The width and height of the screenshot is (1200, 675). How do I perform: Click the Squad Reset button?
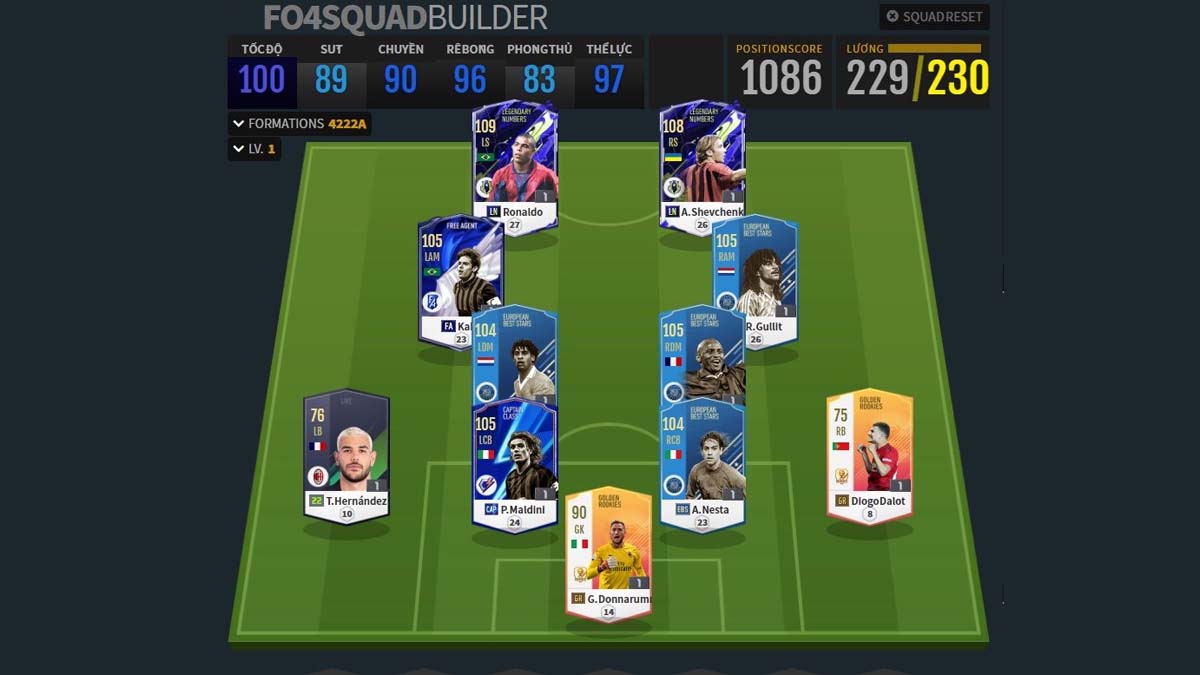pyautogui.click(x=934, y=17)
